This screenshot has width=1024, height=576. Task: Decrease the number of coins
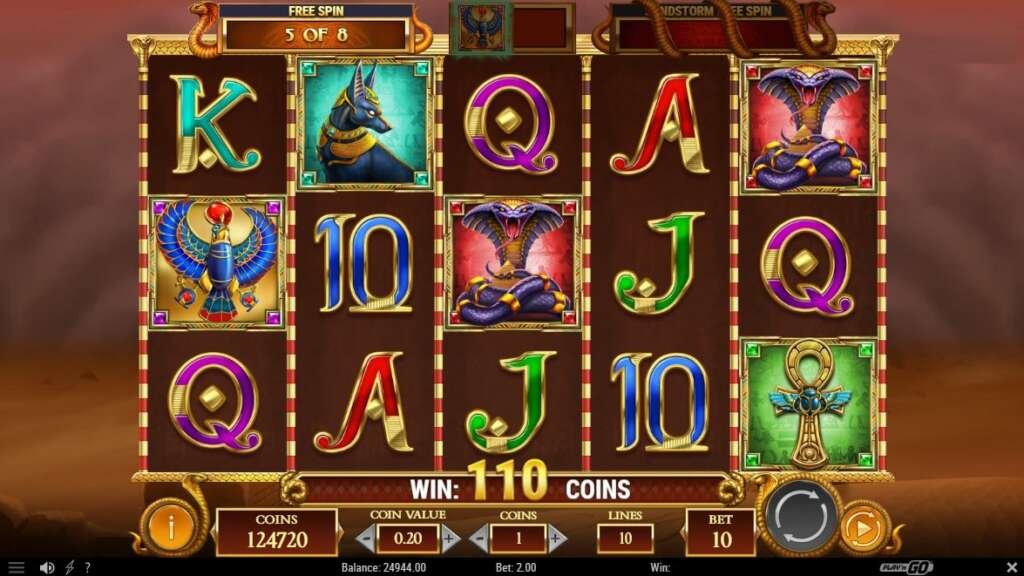[x=480, y=539]
